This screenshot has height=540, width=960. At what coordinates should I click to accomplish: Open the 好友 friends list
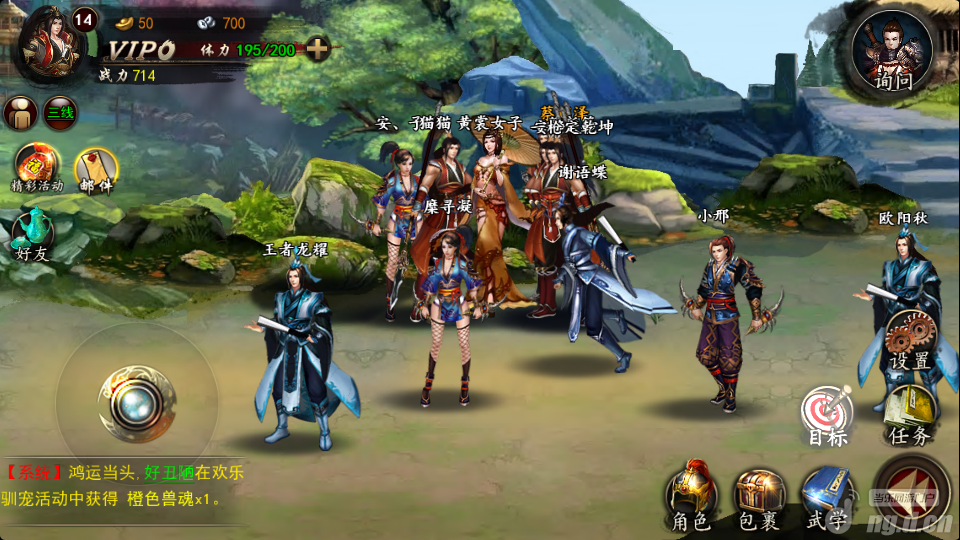(x=32, y=237)
